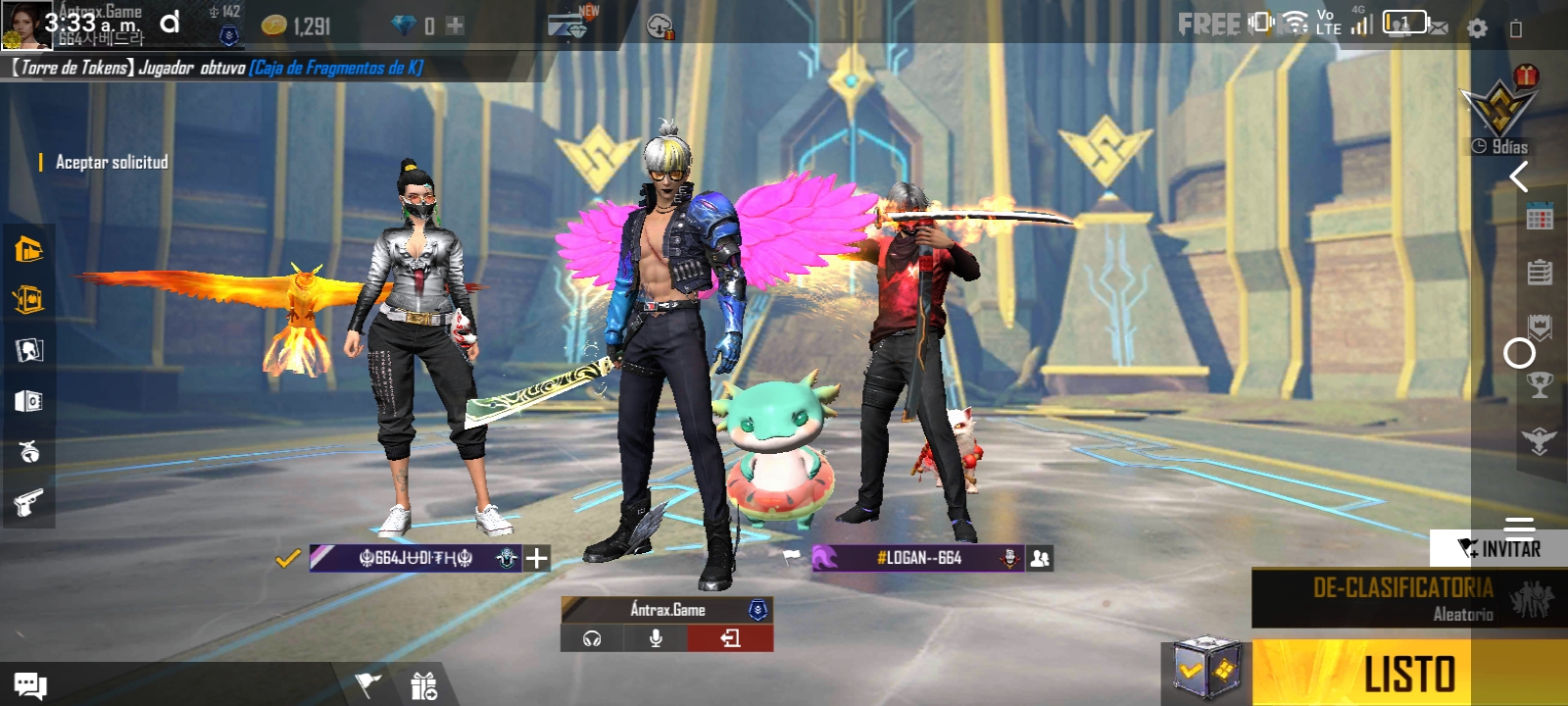
Task: Toggle the microphone under Antrax.Game
Action: click(656, 638)
